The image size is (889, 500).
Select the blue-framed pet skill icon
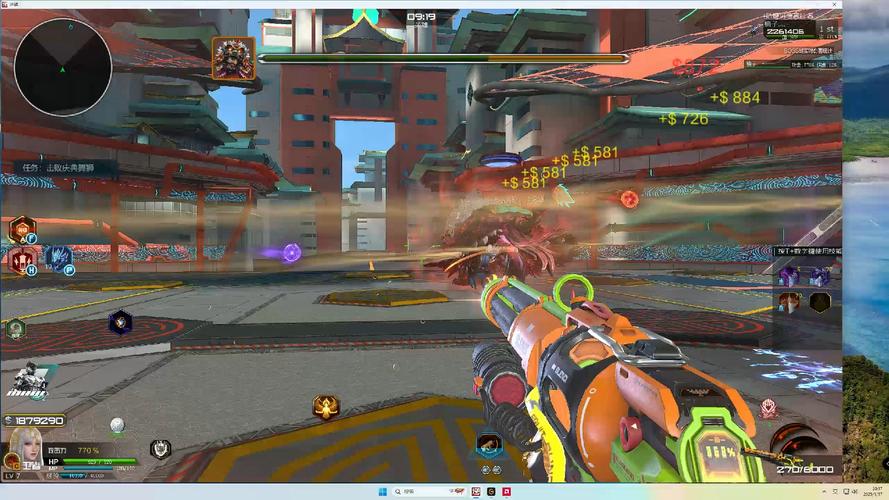click(489, 444)
